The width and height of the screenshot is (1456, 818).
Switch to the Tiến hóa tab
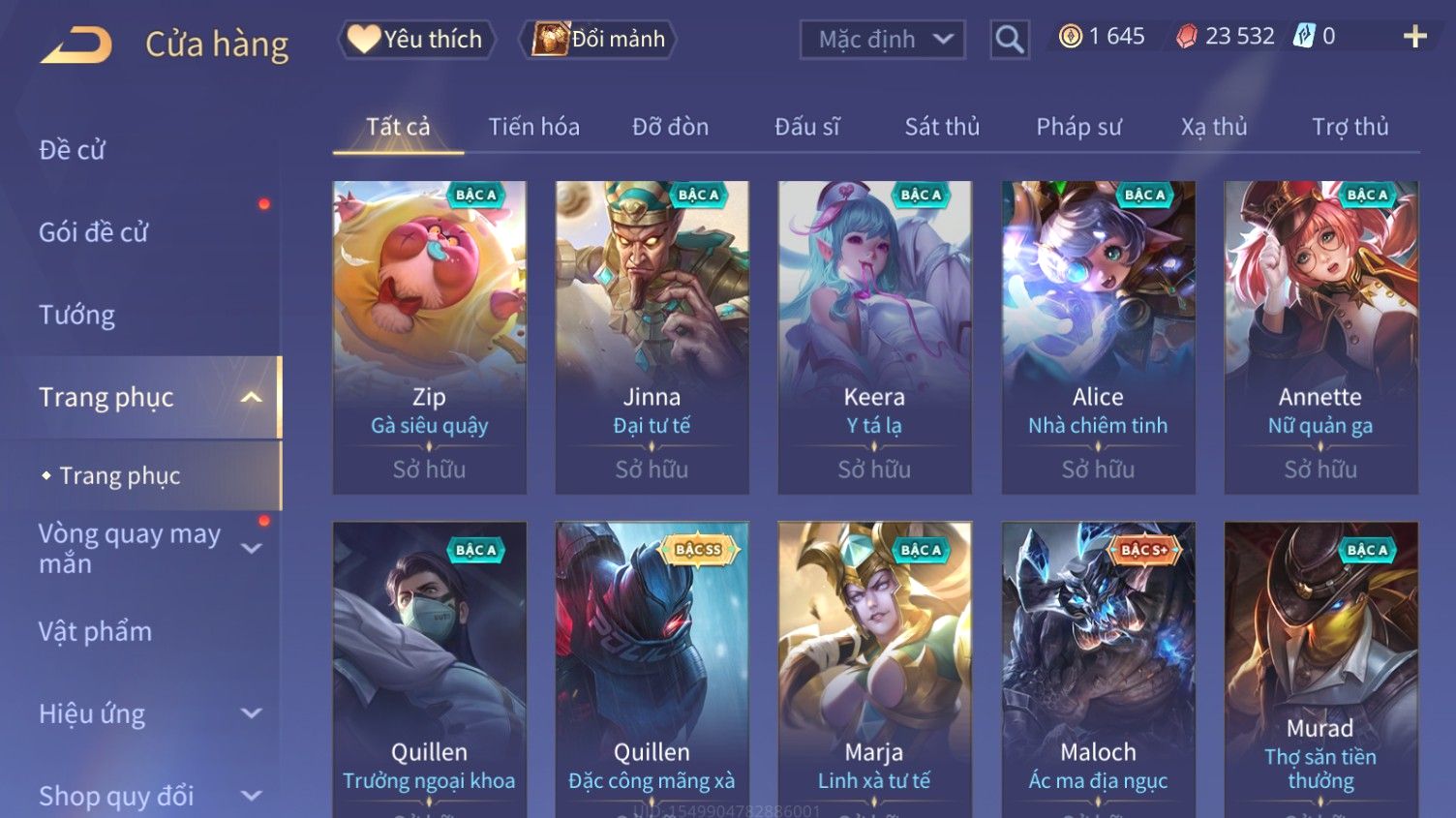533,127
